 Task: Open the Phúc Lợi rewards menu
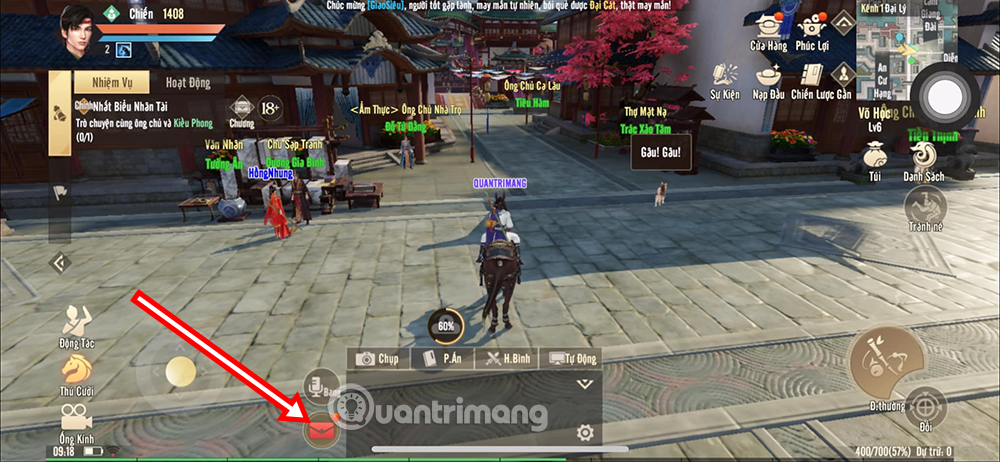[x=820, y=31]
